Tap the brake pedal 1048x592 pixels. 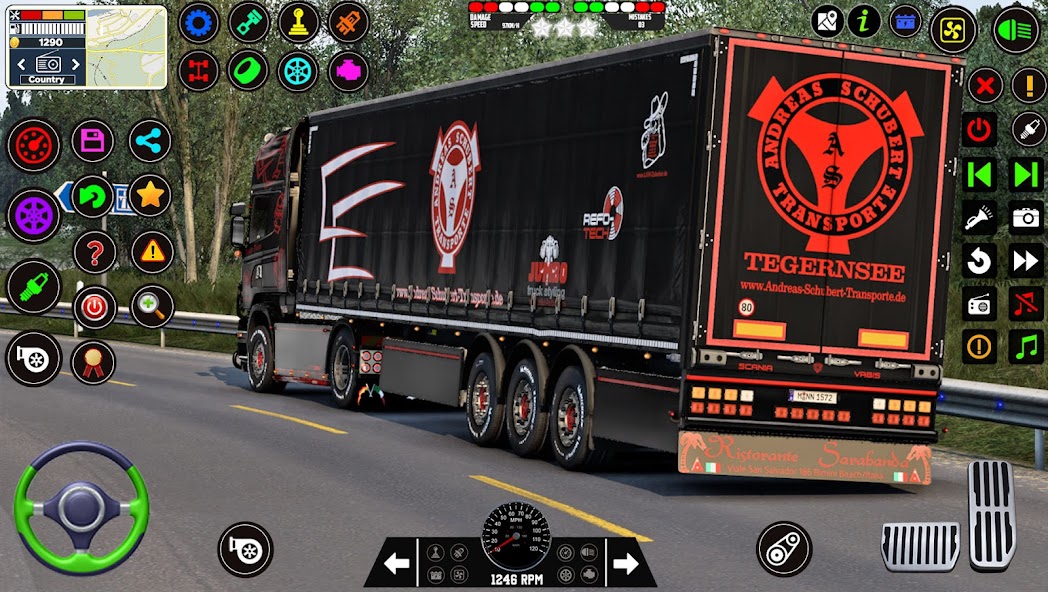[x=920, y=545]
